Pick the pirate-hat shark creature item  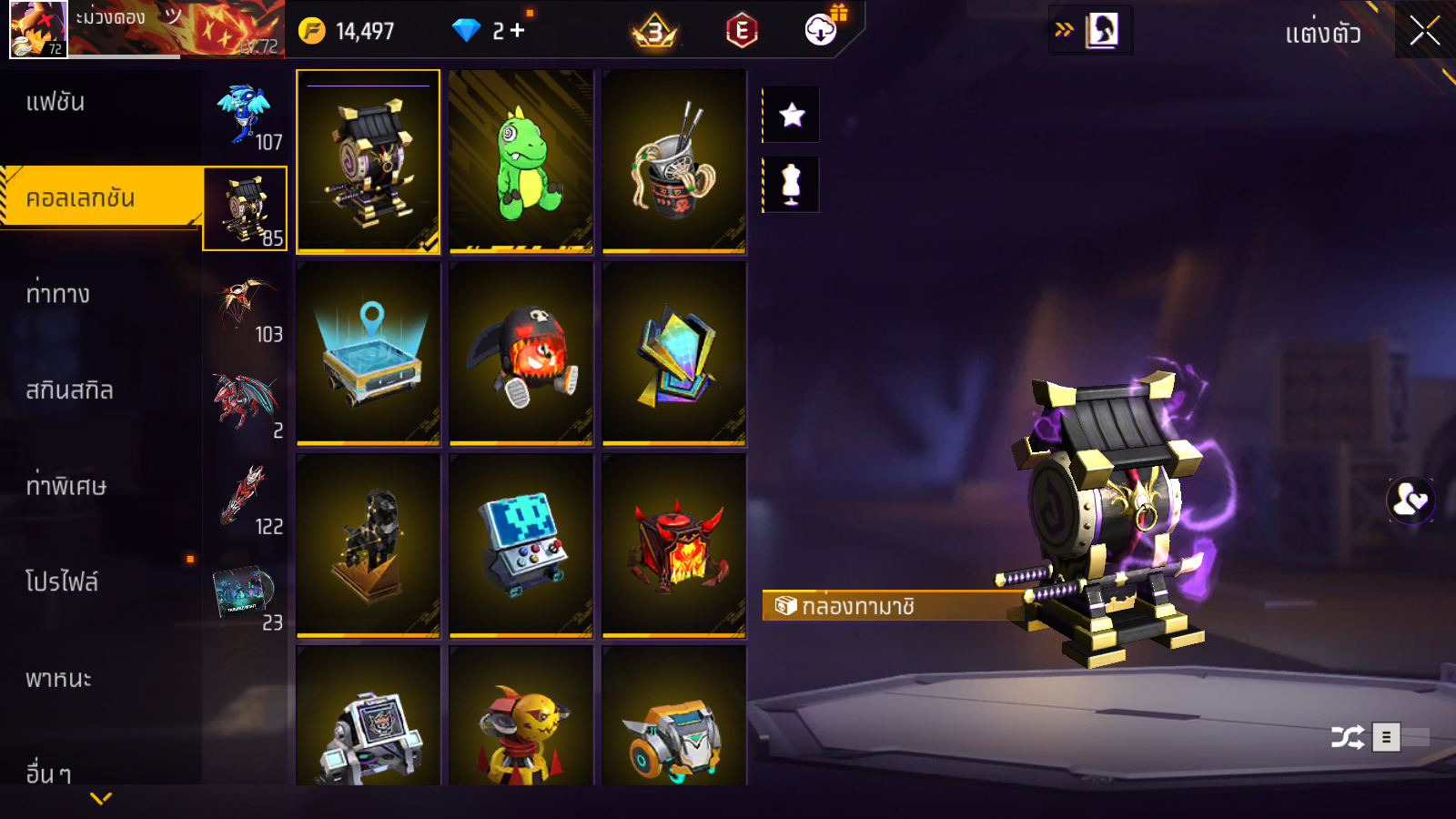coord(521,354)
